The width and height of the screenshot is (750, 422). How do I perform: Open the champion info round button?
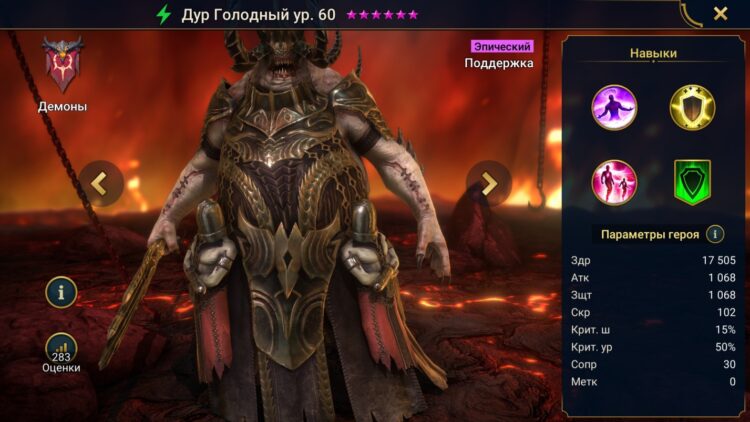[x=61, y=292]
